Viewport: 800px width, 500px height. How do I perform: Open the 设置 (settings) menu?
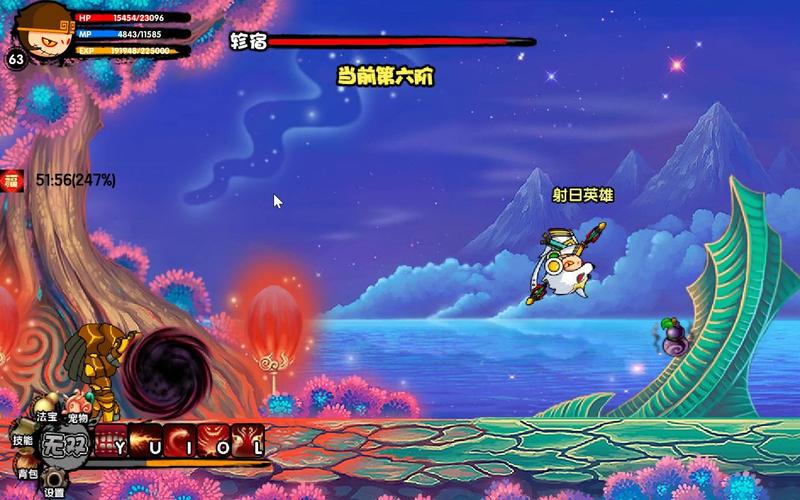click(54, 490)
